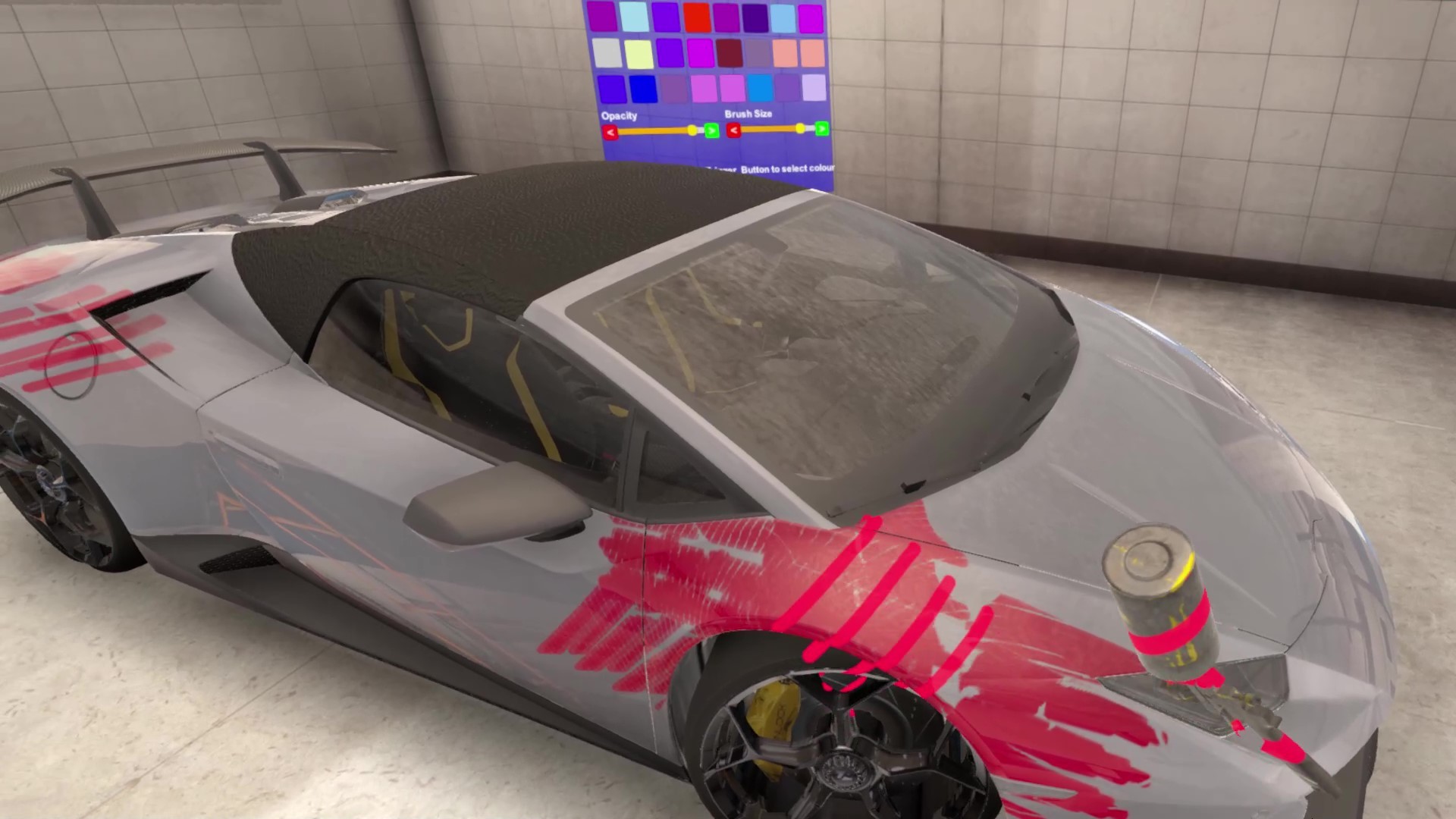Click the green increase arrow beside Opacity
1456x819 pixels.
pos(712,130)
